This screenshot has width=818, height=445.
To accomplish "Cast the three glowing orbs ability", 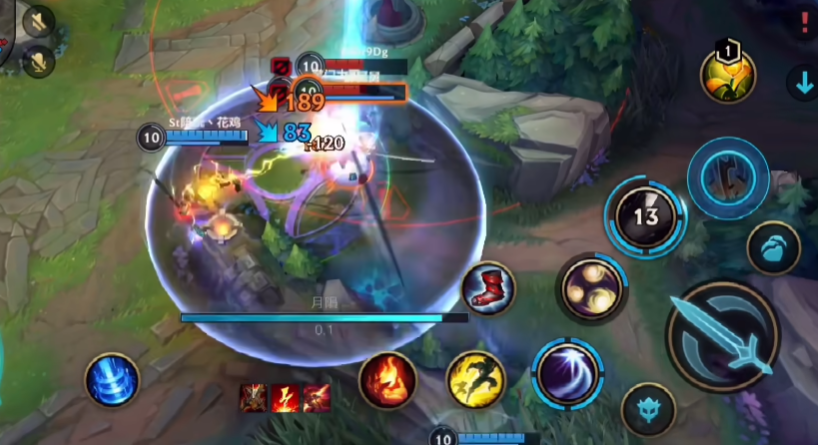I will (591, 288).
